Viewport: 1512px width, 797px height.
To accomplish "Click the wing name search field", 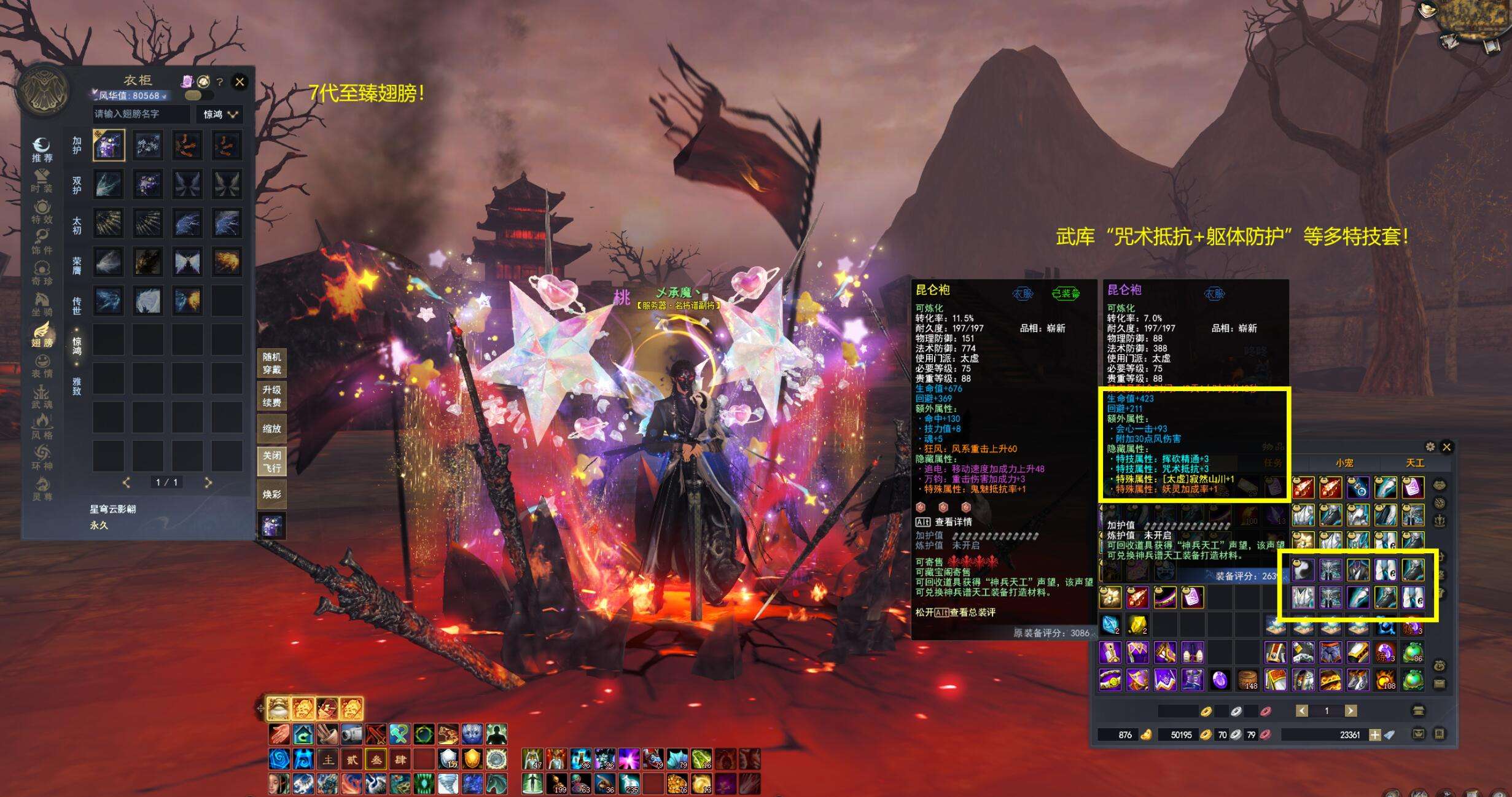I will 141,114.
